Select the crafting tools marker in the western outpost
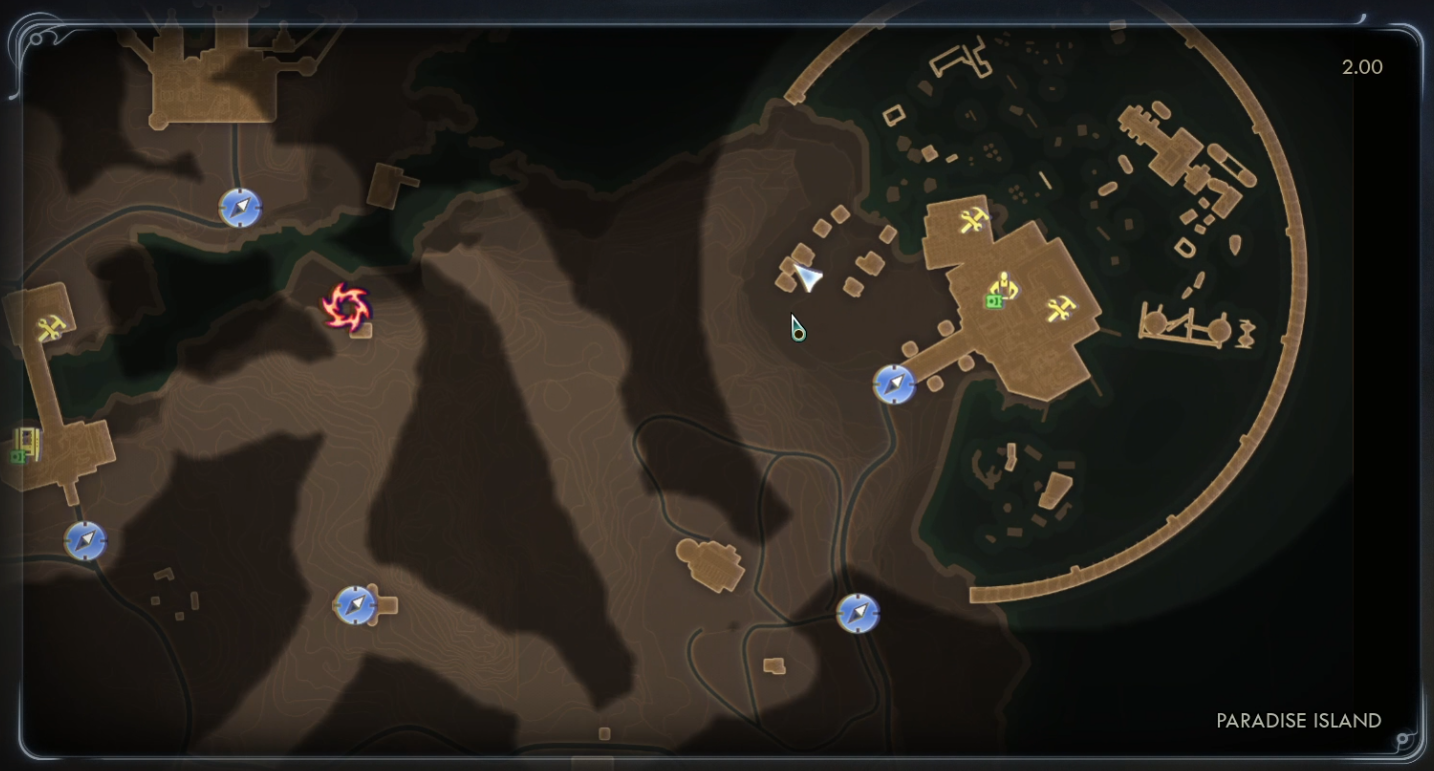Screen dimensions: 1434x771 (x=50, y=327)
